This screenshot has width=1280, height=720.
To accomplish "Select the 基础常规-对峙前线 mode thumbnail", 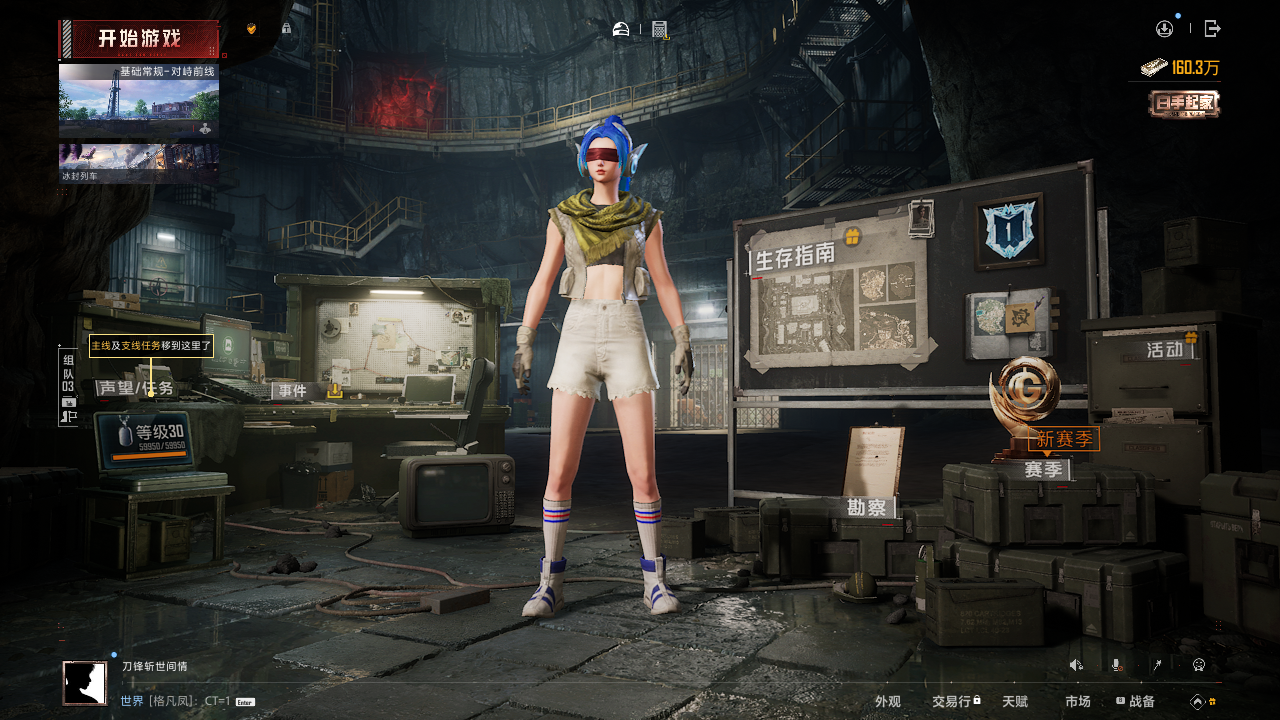I will 139,100.
